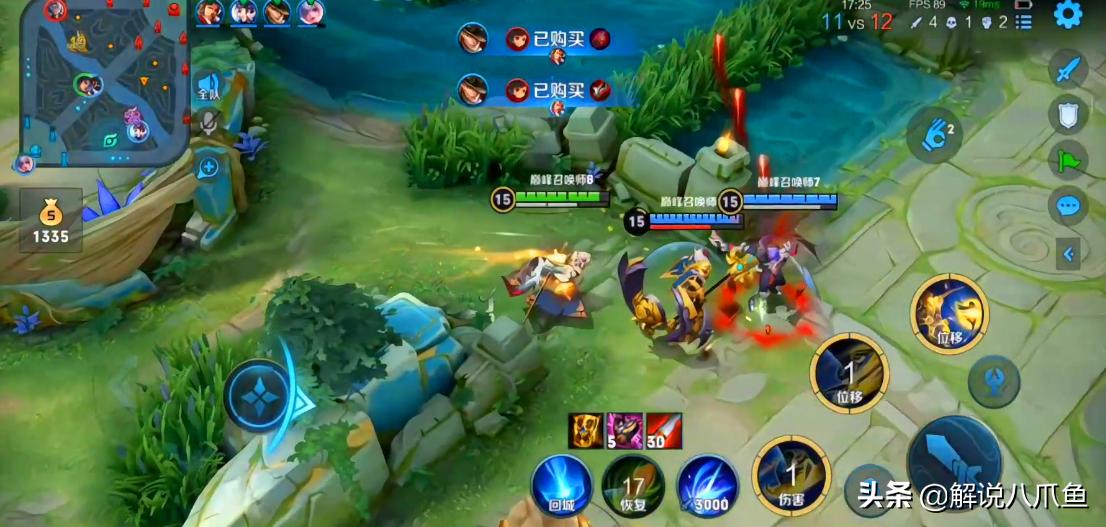The height and width of the screenshot is (527, 1106).
Task: Collapse the signal panel with the arrow
Action: [1069, 254]
